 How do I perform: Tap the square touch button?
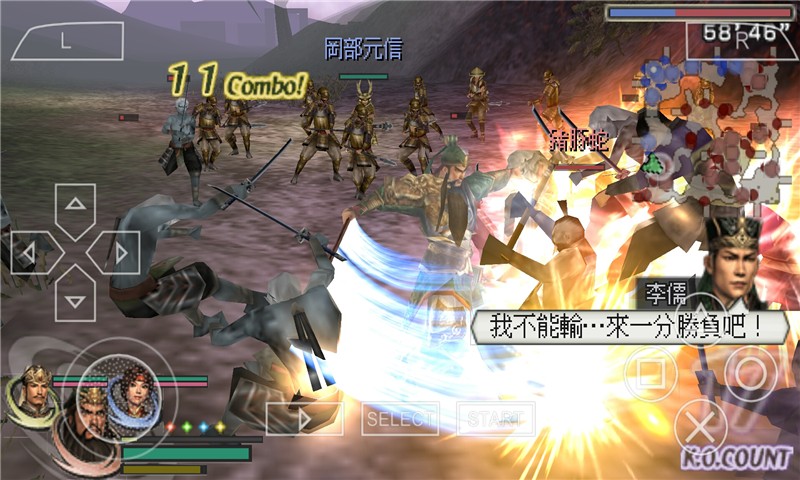click(x=650, y=372)
